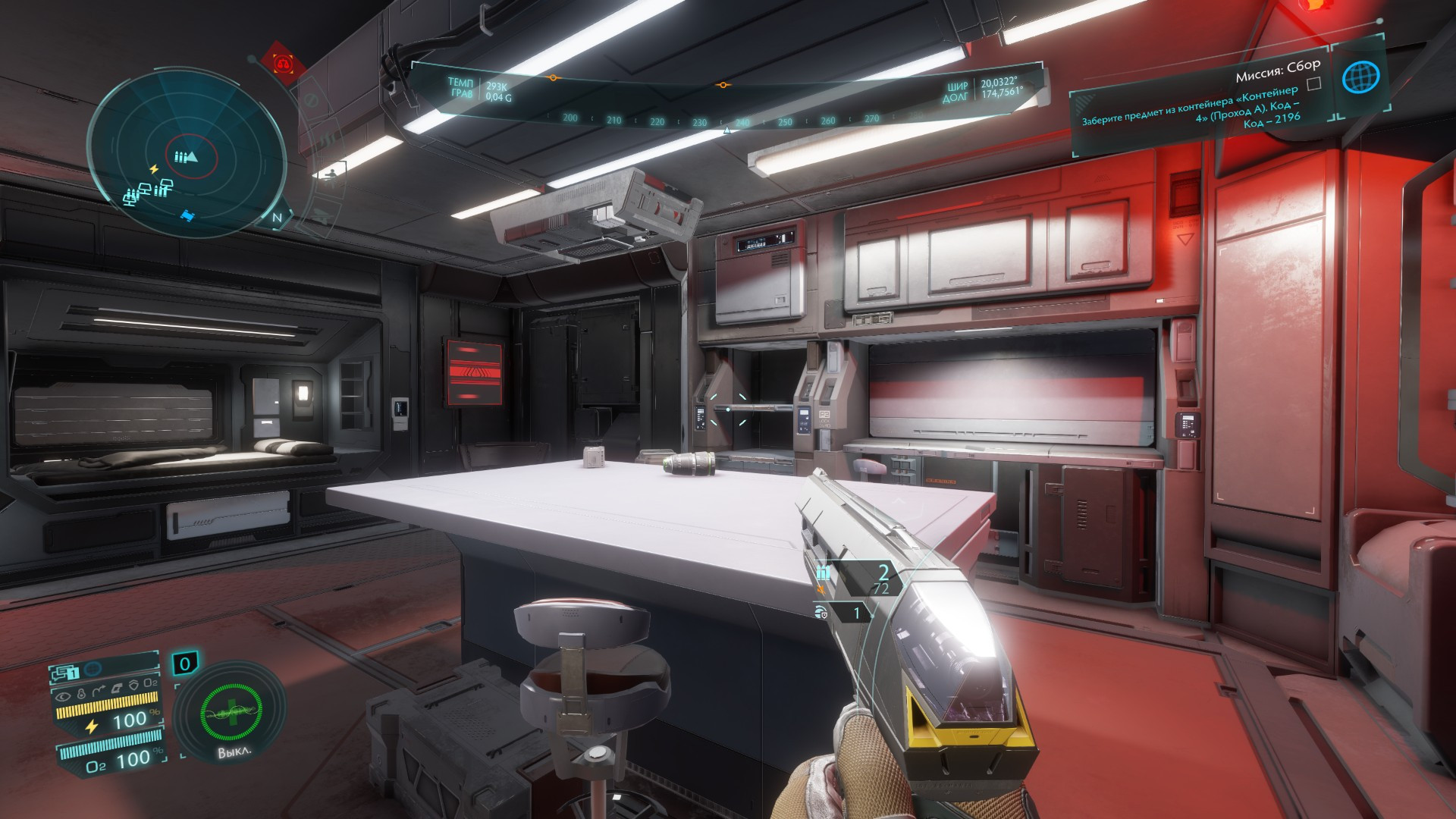Click the globe icon beside the mission

click(1360, 77)
